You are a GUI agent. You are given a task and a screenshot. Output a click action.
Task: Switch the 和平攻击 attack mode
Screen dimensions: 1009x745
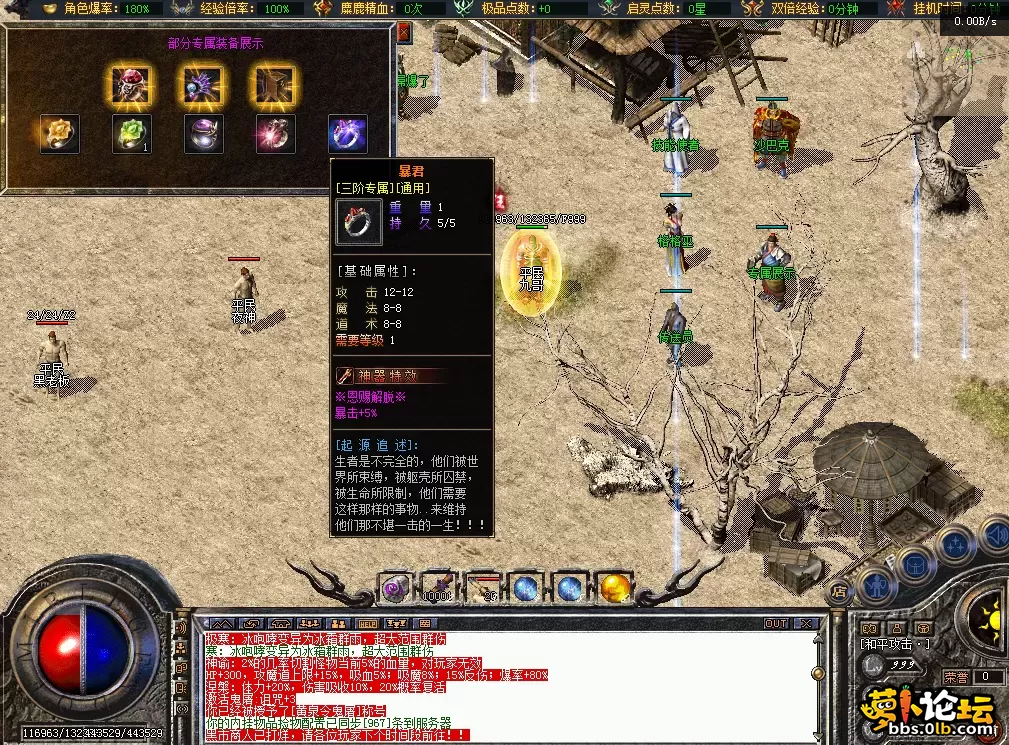tap(896, 643)
